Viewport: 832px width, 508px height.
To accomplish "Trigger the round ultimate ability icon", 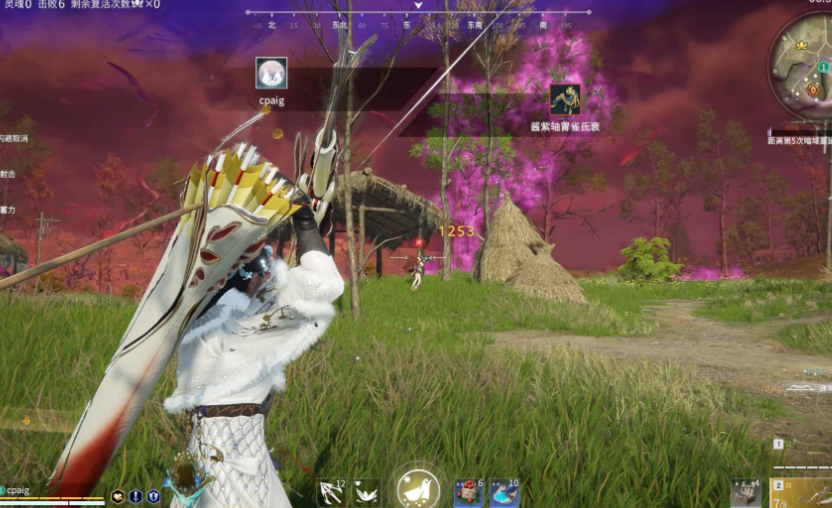I will [x=418, y=489].
